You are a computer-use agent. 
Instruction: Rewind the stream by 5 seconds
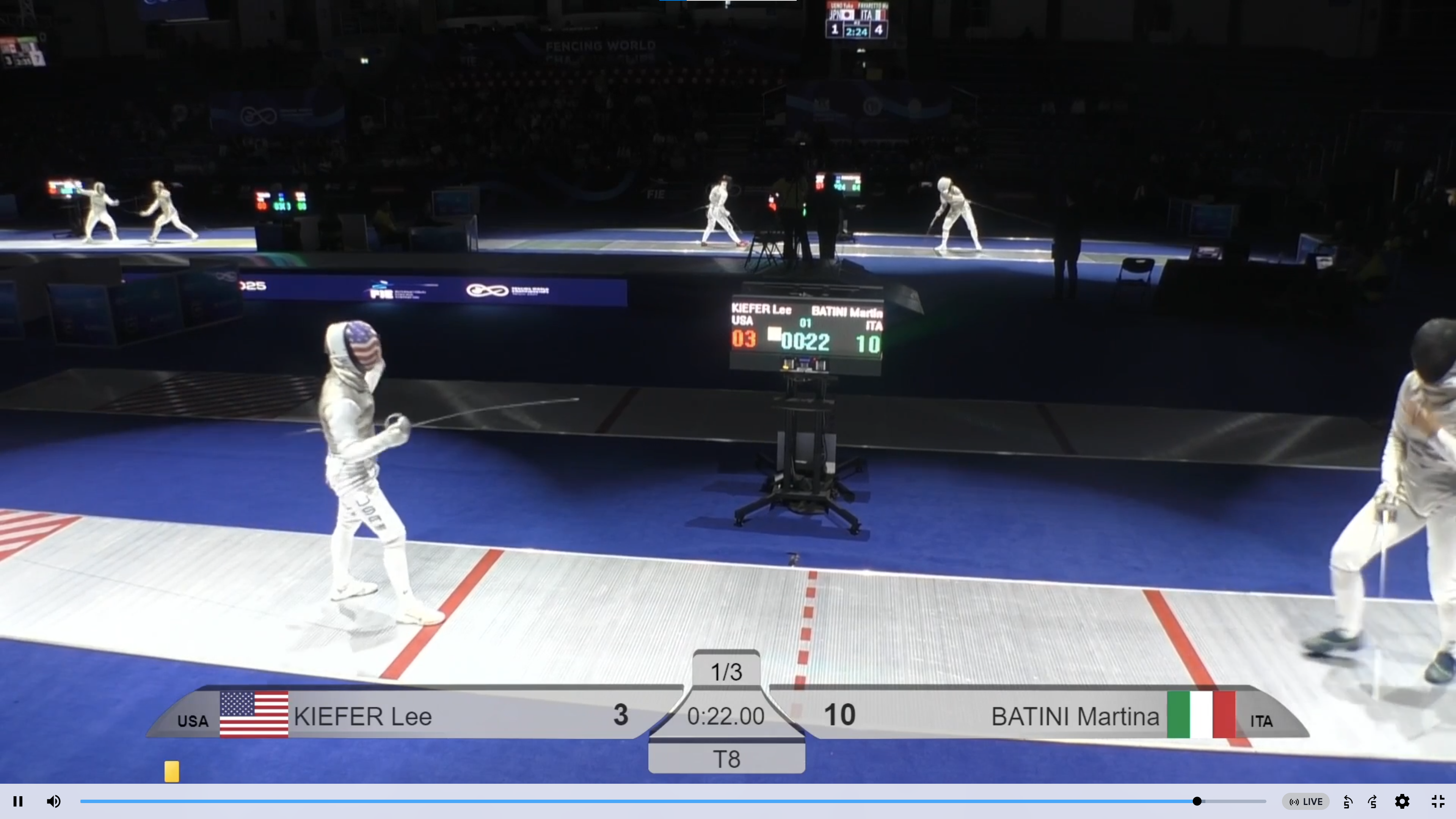click(x=1348, y=802)
